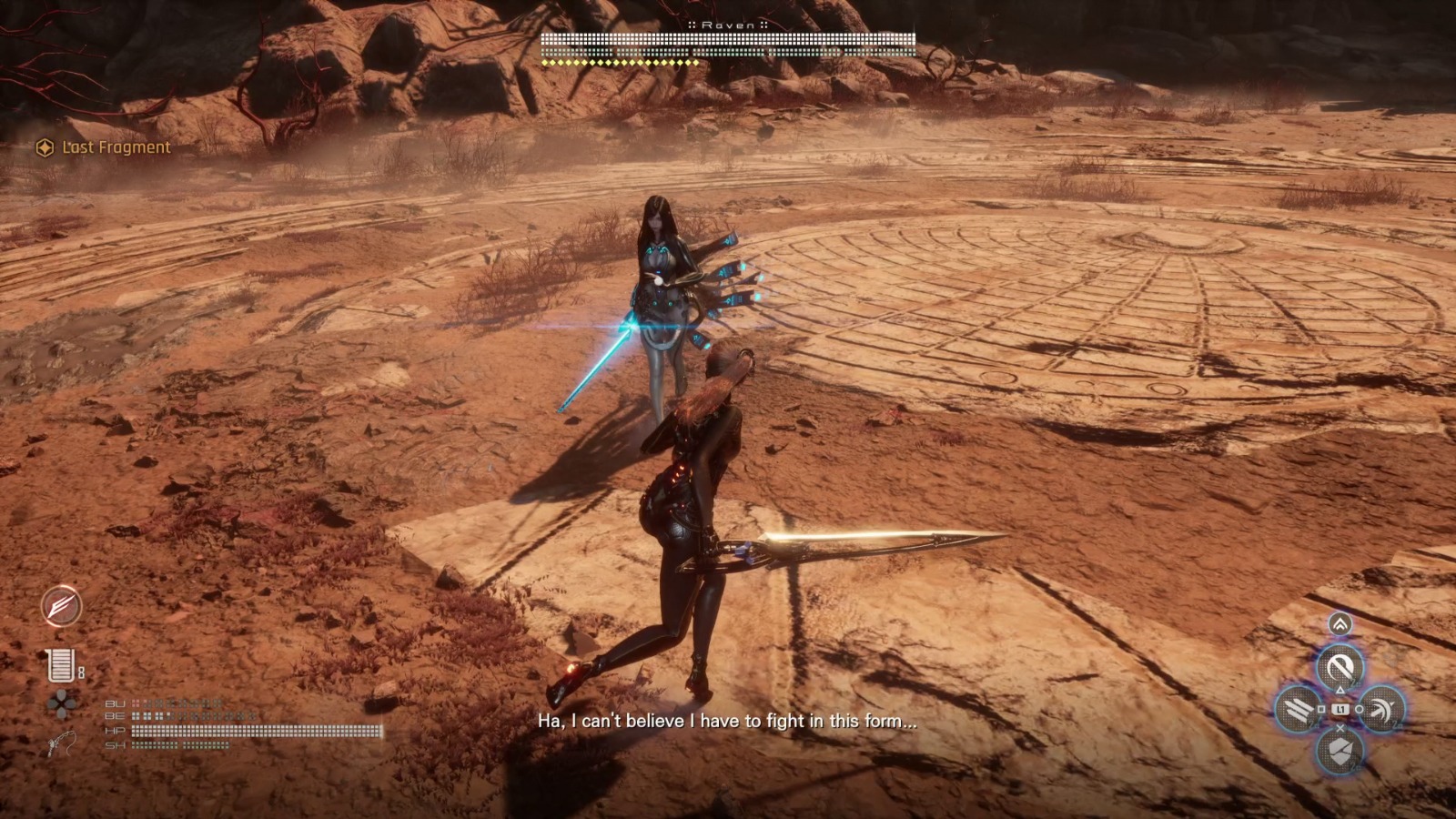Activate the red winged burst icon
This screenshot has height=819, width=1456.
click(61, 606)
